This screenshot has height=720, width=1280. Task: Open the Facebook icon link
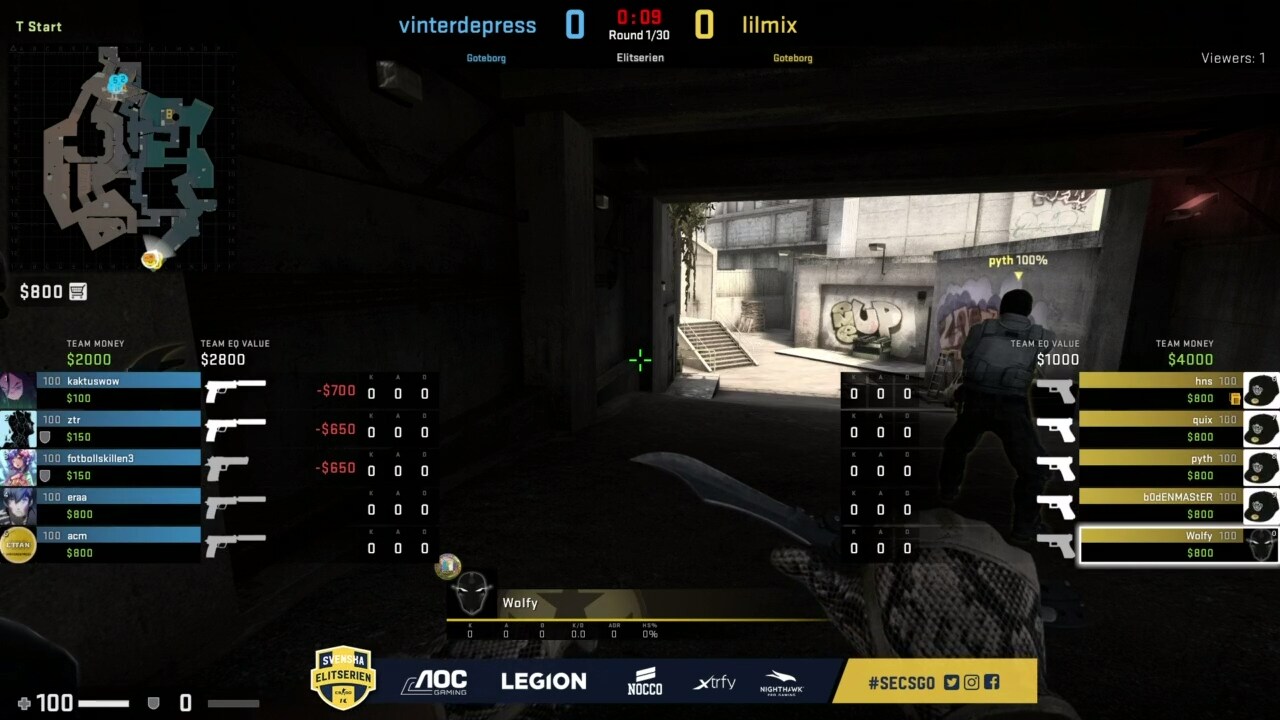coord(991,682)
